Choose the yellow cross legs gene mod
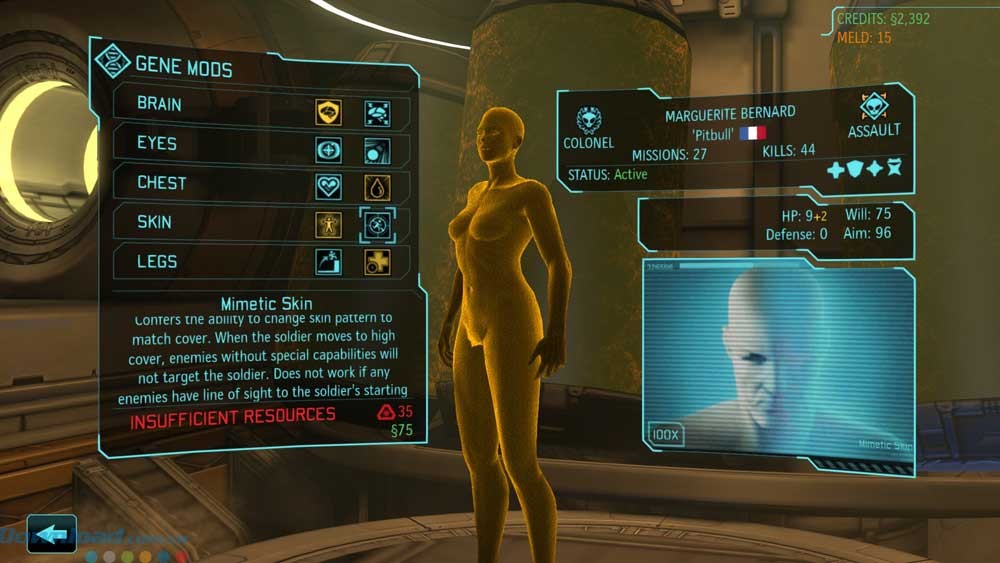1000x563 pixels. (377, 262)
